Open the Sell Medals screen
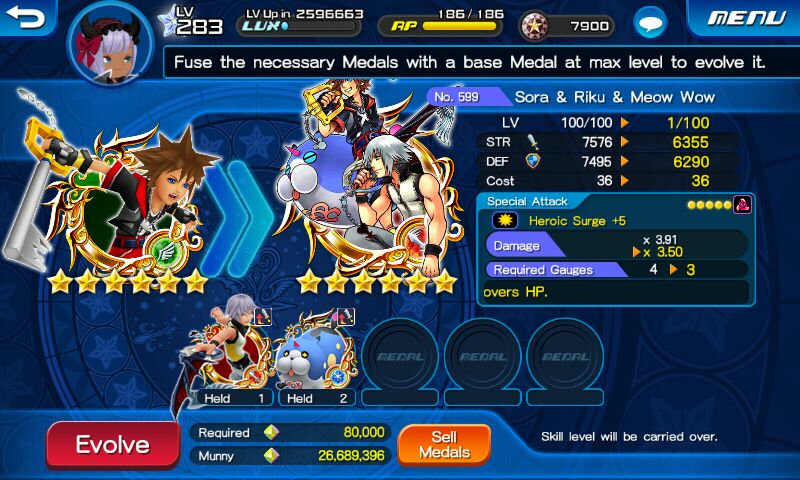This screenshot has height=480, width=800. [x=444, y=444]
